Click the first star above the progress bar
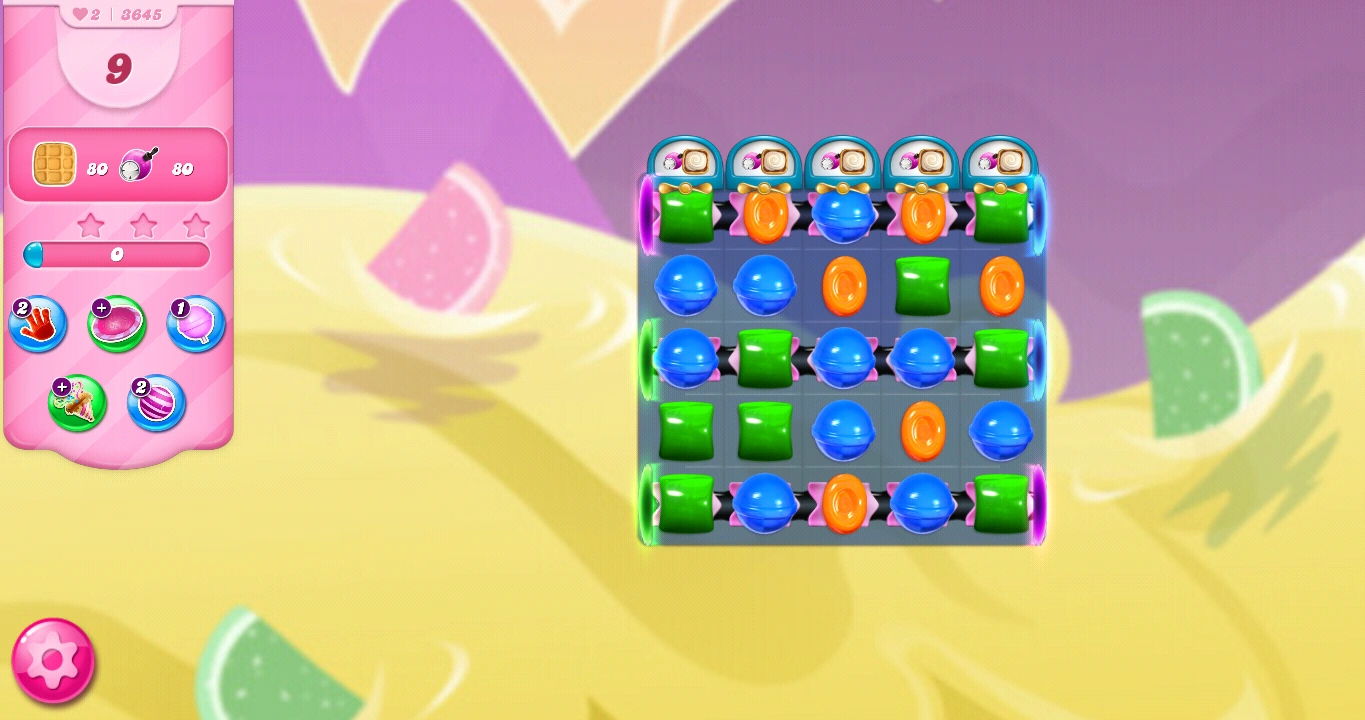This screenshot has width=1365, height=720. (x=90, y=225)
